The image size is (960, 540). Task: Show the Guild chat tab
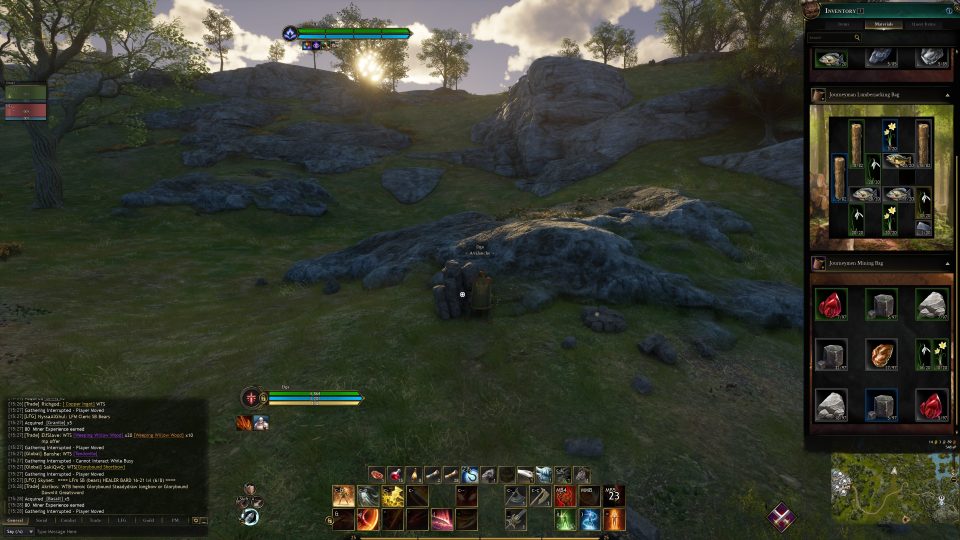click(x=148, y=520)
